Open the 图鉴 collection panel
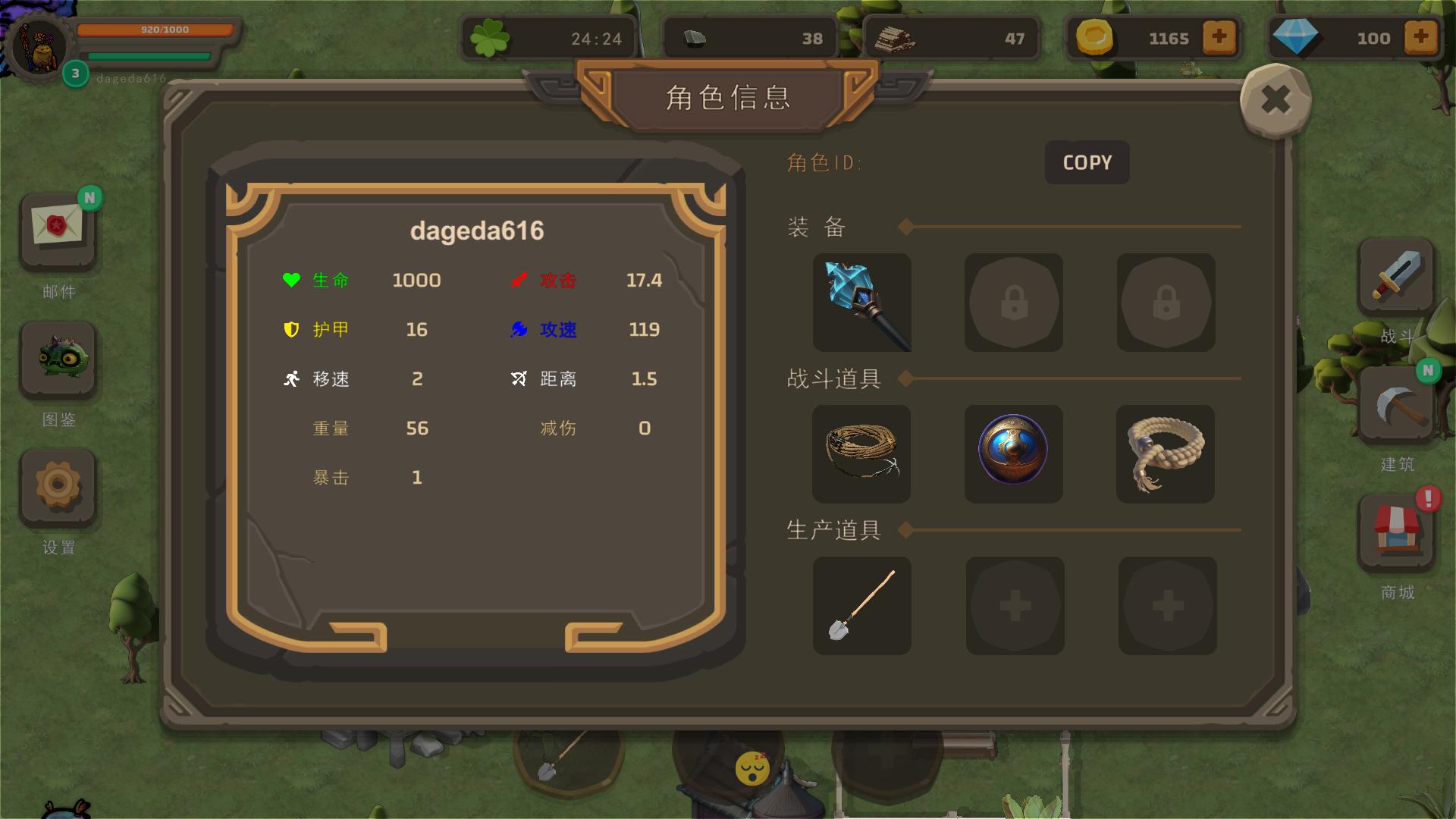Screen dimensions: 1456x819 58,360
